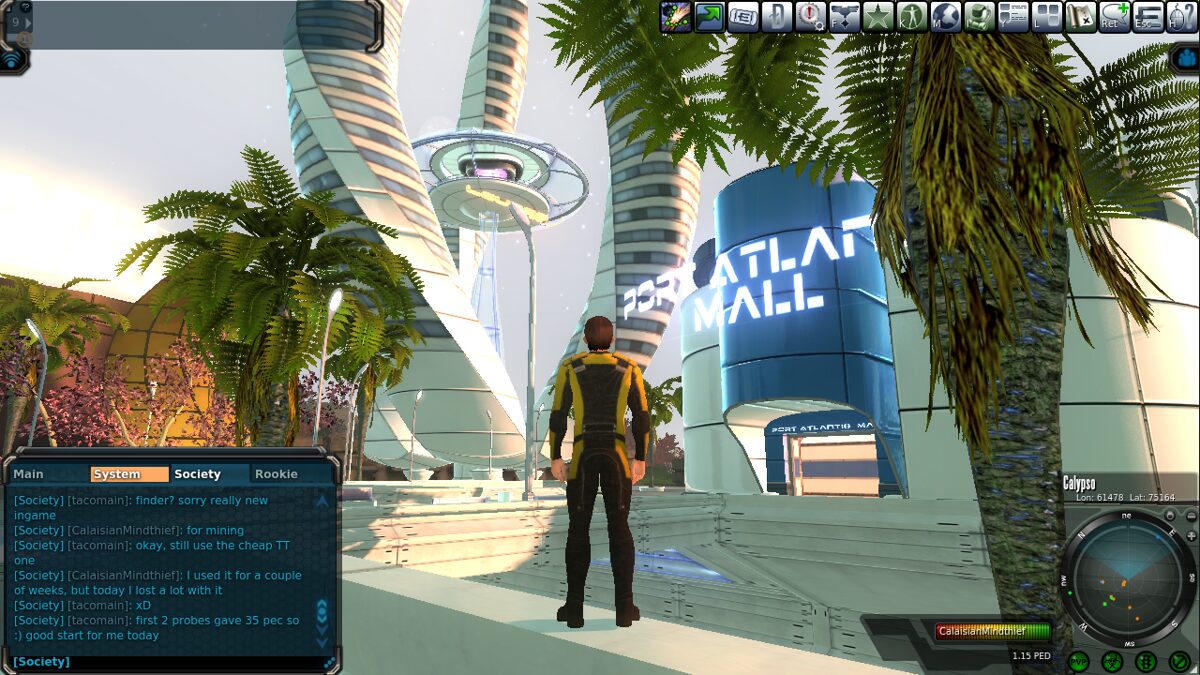The height and width of the screenshot is (675, 1200).
Task: Open the mouse help icon
Action: coord(1182,17)
